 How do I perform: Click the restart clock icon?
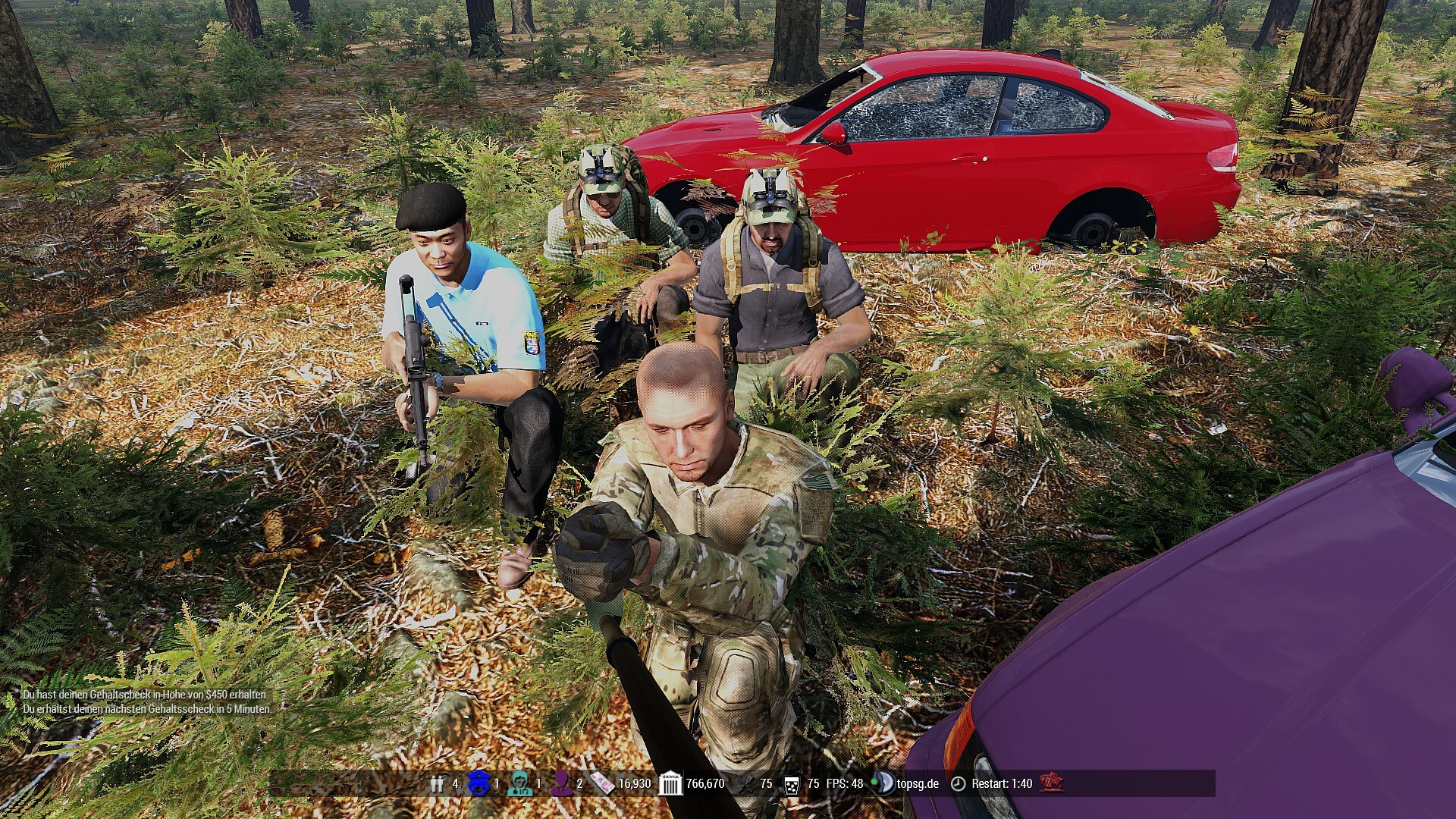click(x=959, y=783)
